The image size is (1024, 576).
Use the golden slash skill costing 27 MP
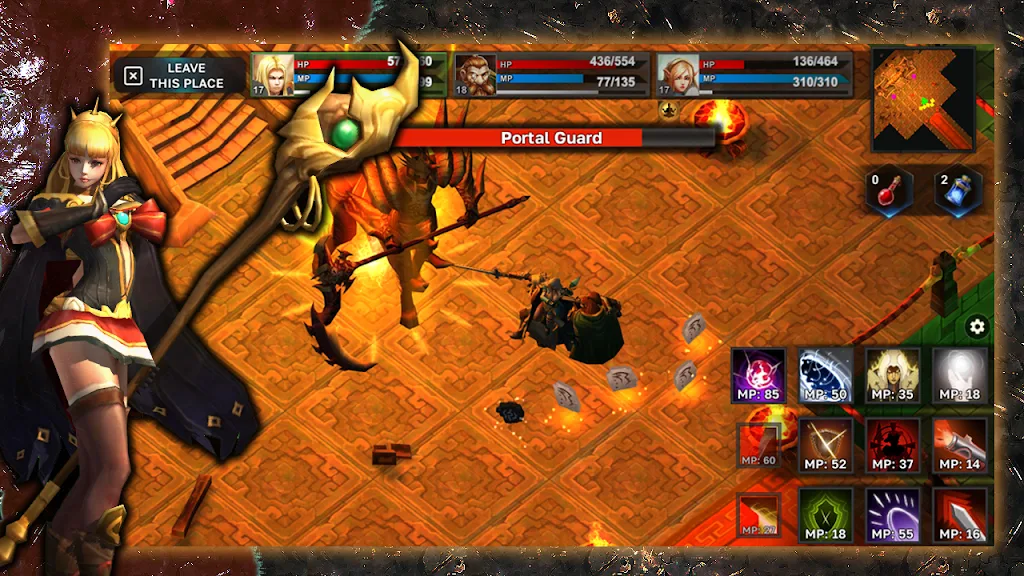tap(757, 515)
